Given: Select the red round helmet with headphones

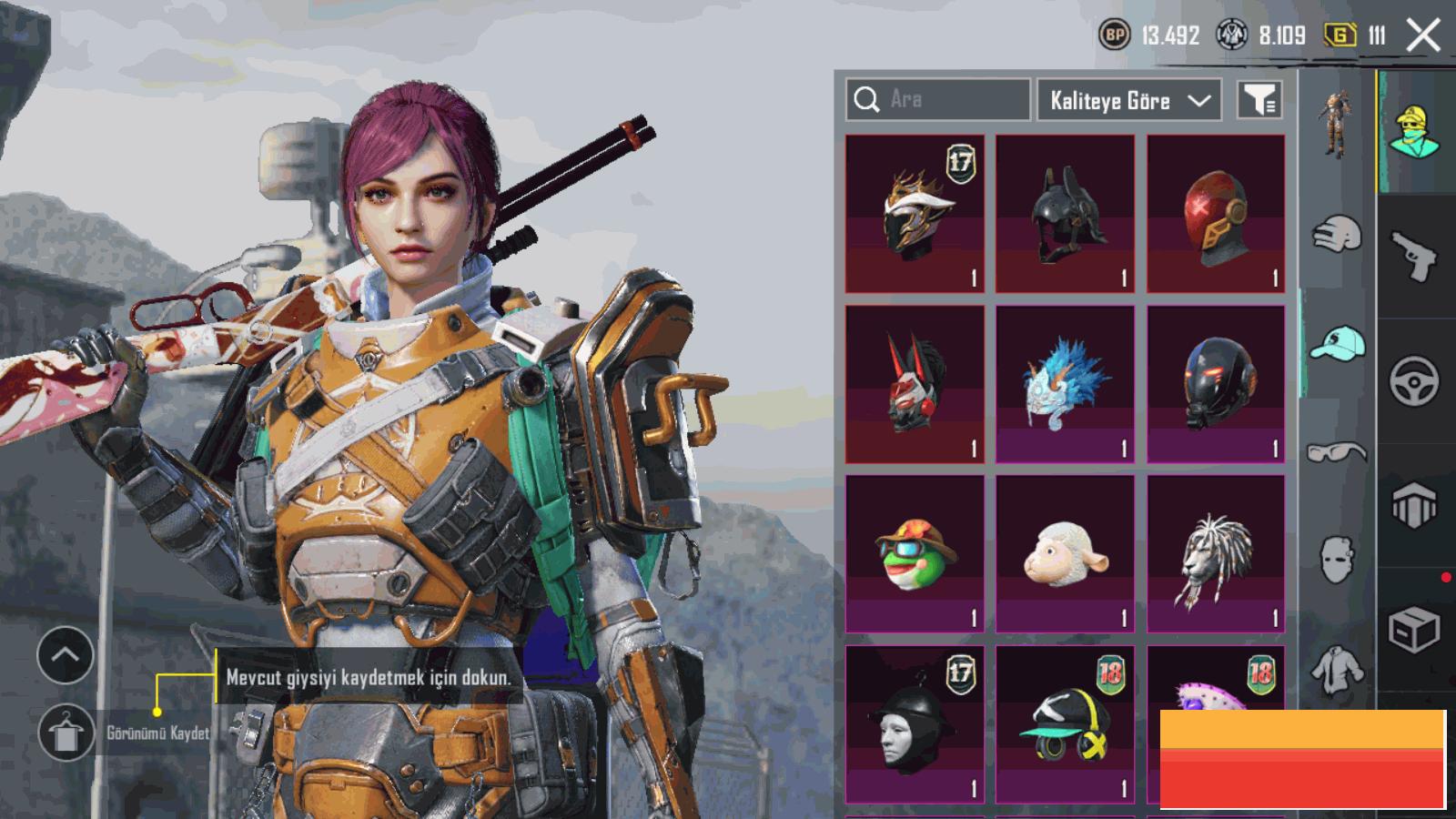Looking at the screenshot, I should tap(1216, 214).
